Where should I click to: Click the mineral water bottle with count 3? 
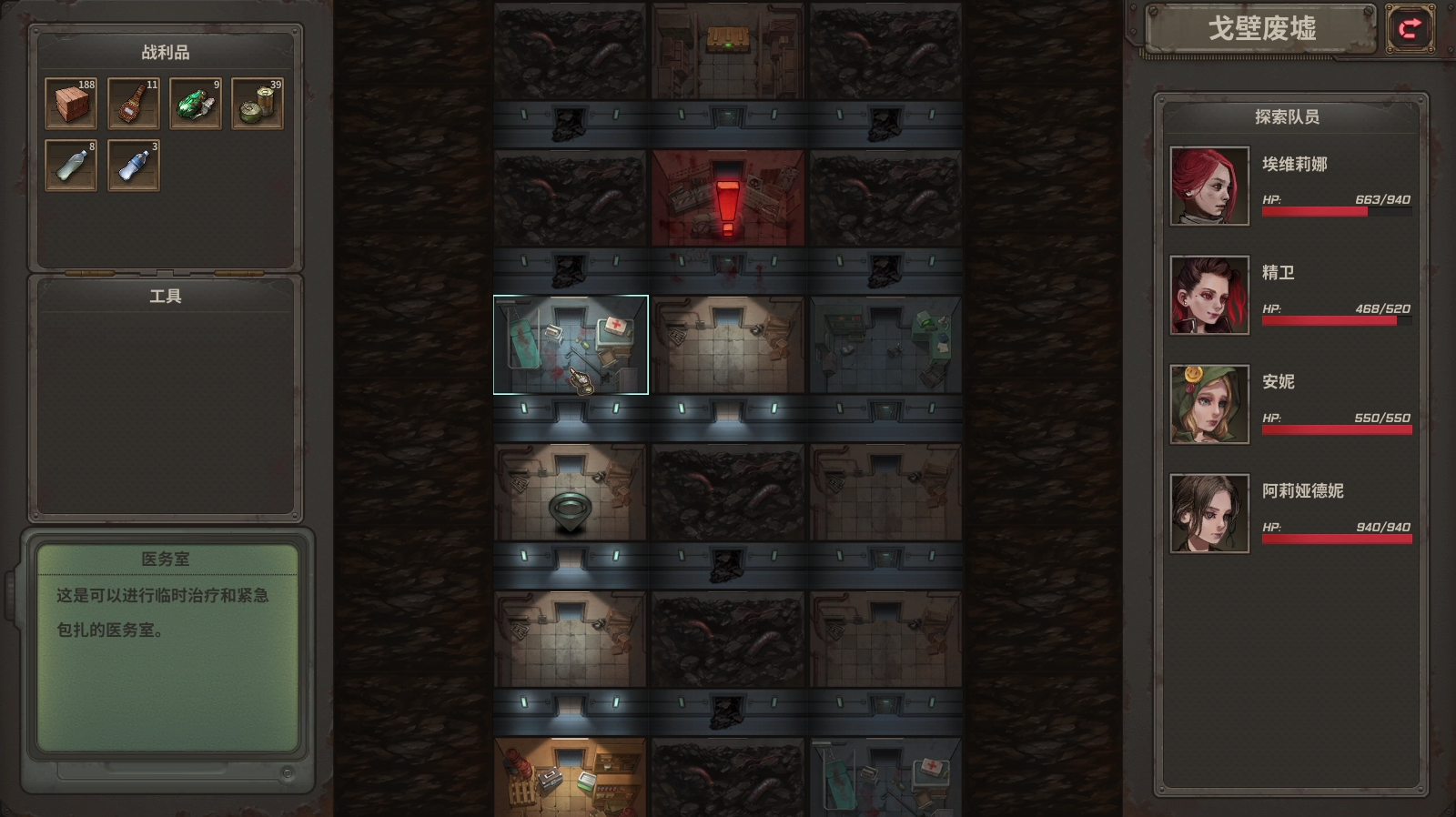[x=133, y=166]
